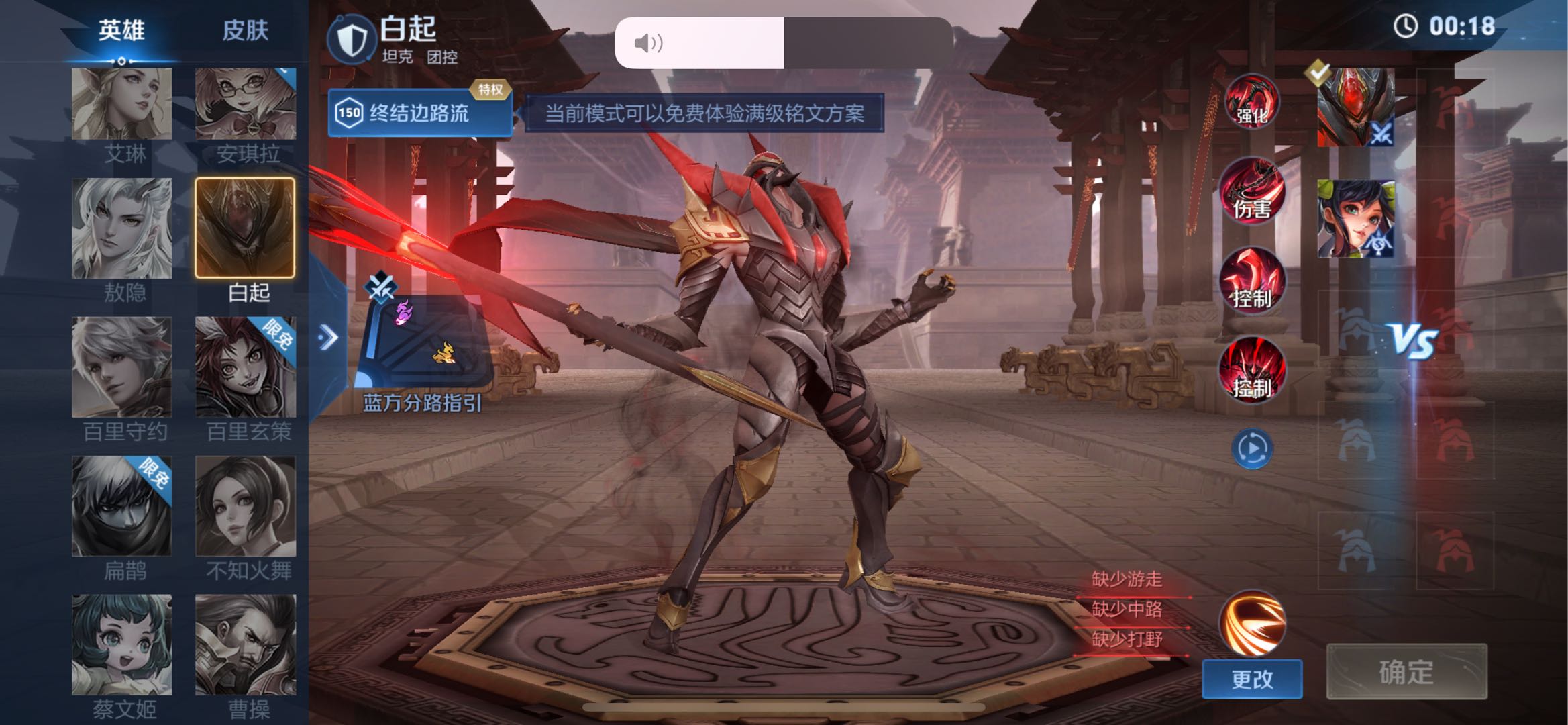Image resolution: width=1568 pixels, height=725 pixels.
Task: Choose hero 不知火舞 portrait
Action: pos(245,506)
